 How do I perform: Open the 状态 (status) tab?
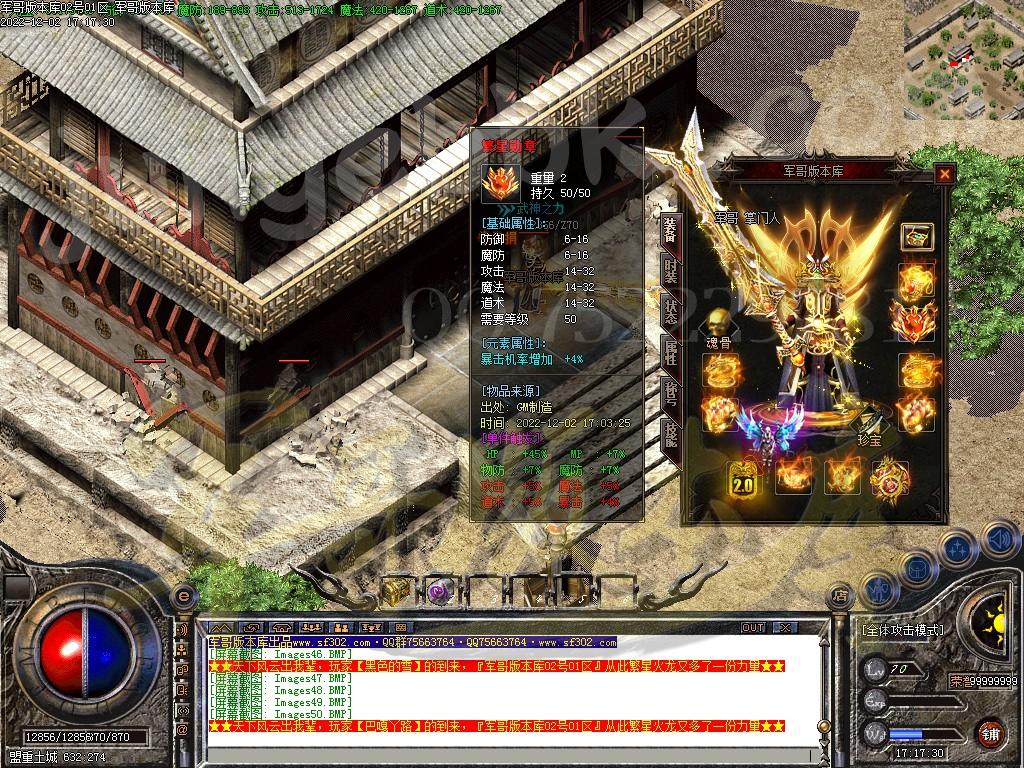670,312
